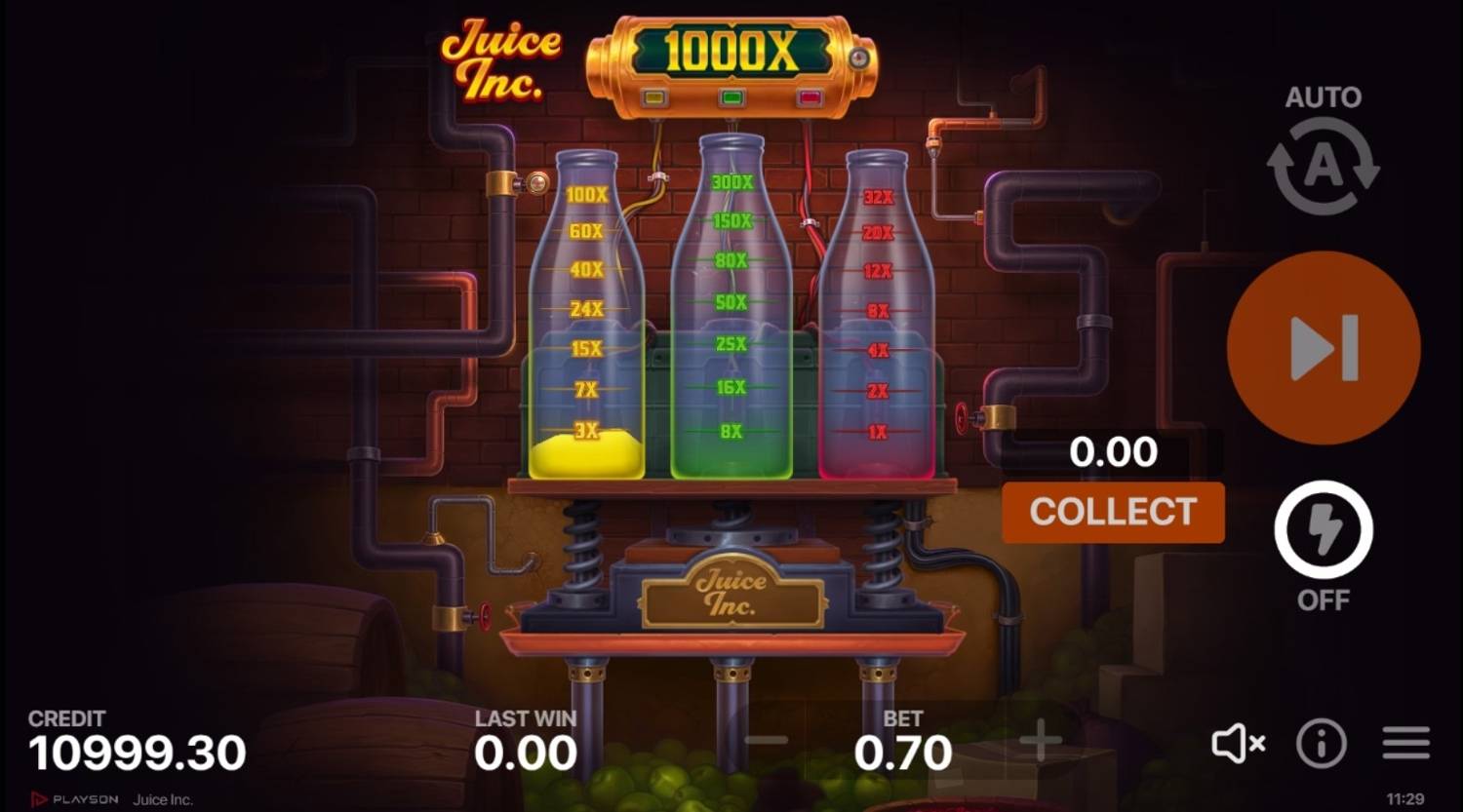This screenshot has height=812, width=1463.
Task: Decrease the bet with the minus control
Action: (768, 741)
